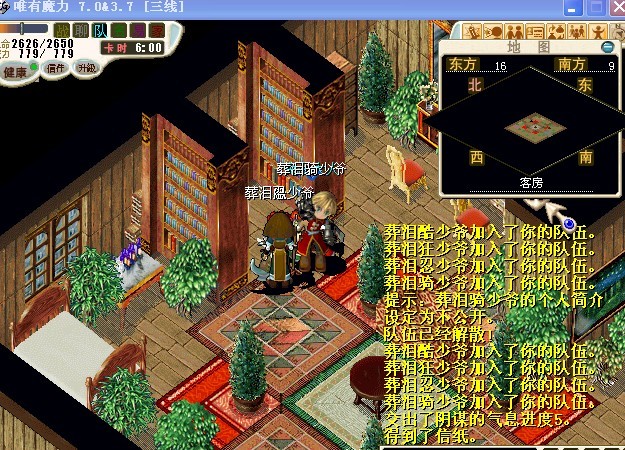
Task: Click the 升級 level-up button
Action: (x=86, y=69)
